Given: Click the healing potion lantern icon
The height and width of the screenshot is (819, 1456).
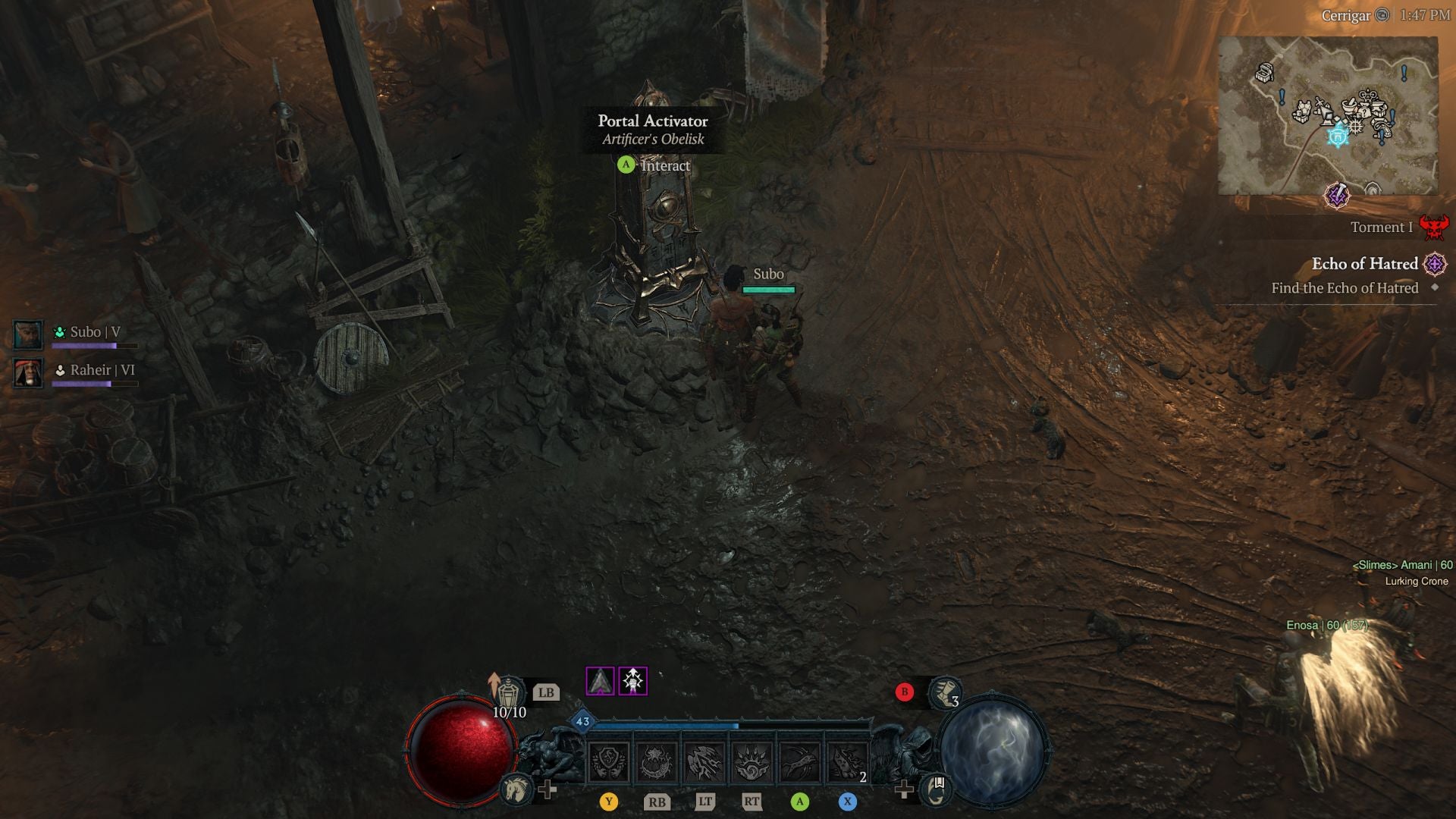Looking at the screenshot, I should point(510,692).
